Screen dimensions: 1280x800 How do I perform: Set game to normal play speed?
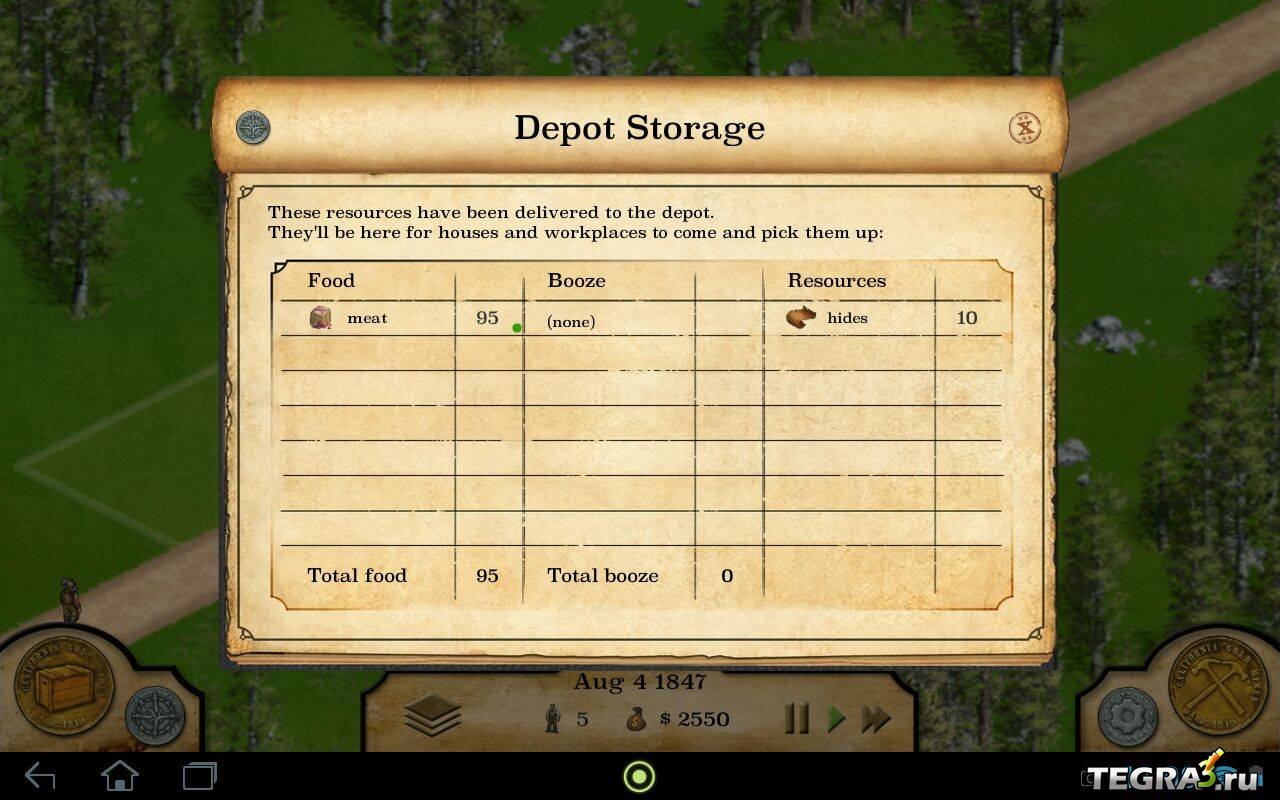836,718
